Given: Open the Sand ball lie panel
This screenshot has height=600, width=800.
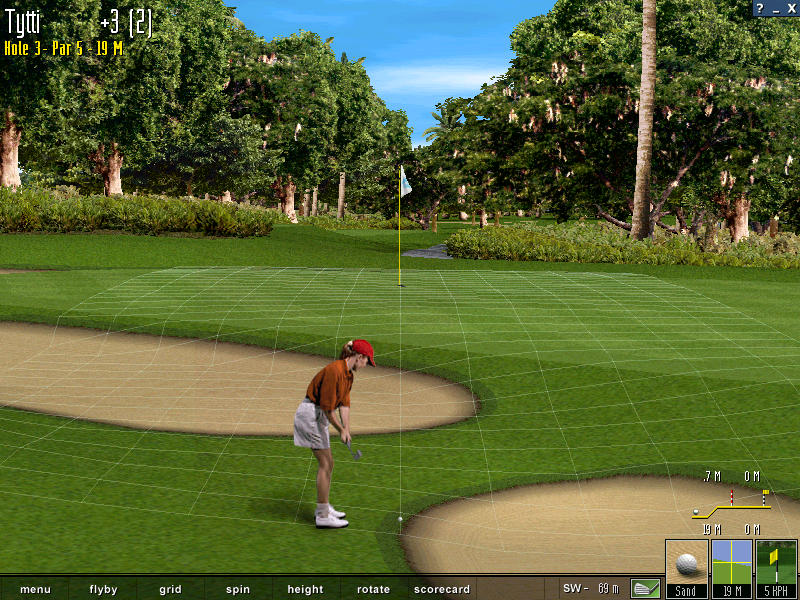Looking at the screenshot, I should click(x=686, y=568).
